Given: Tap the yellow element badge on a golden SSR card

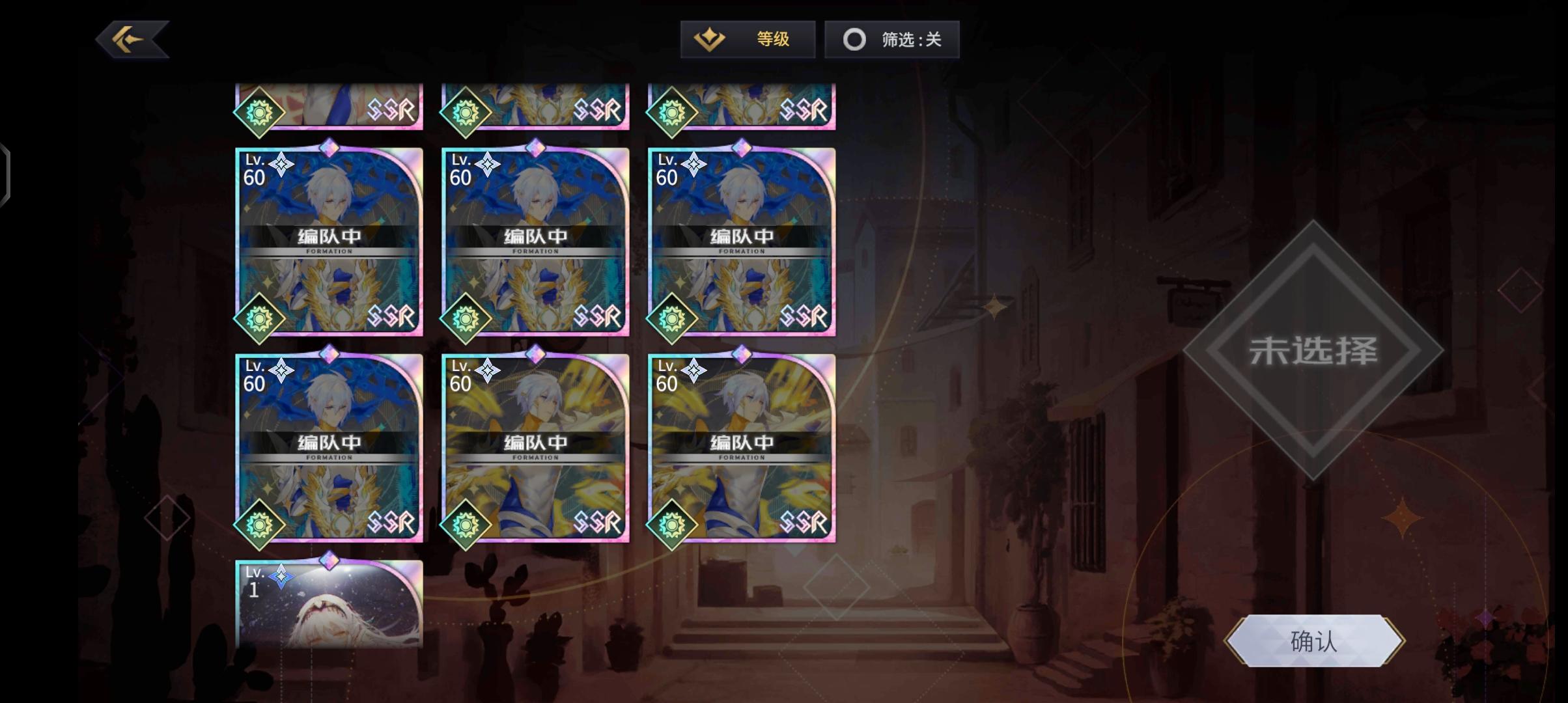Looking at the screenshot, I should pos(466,524).
